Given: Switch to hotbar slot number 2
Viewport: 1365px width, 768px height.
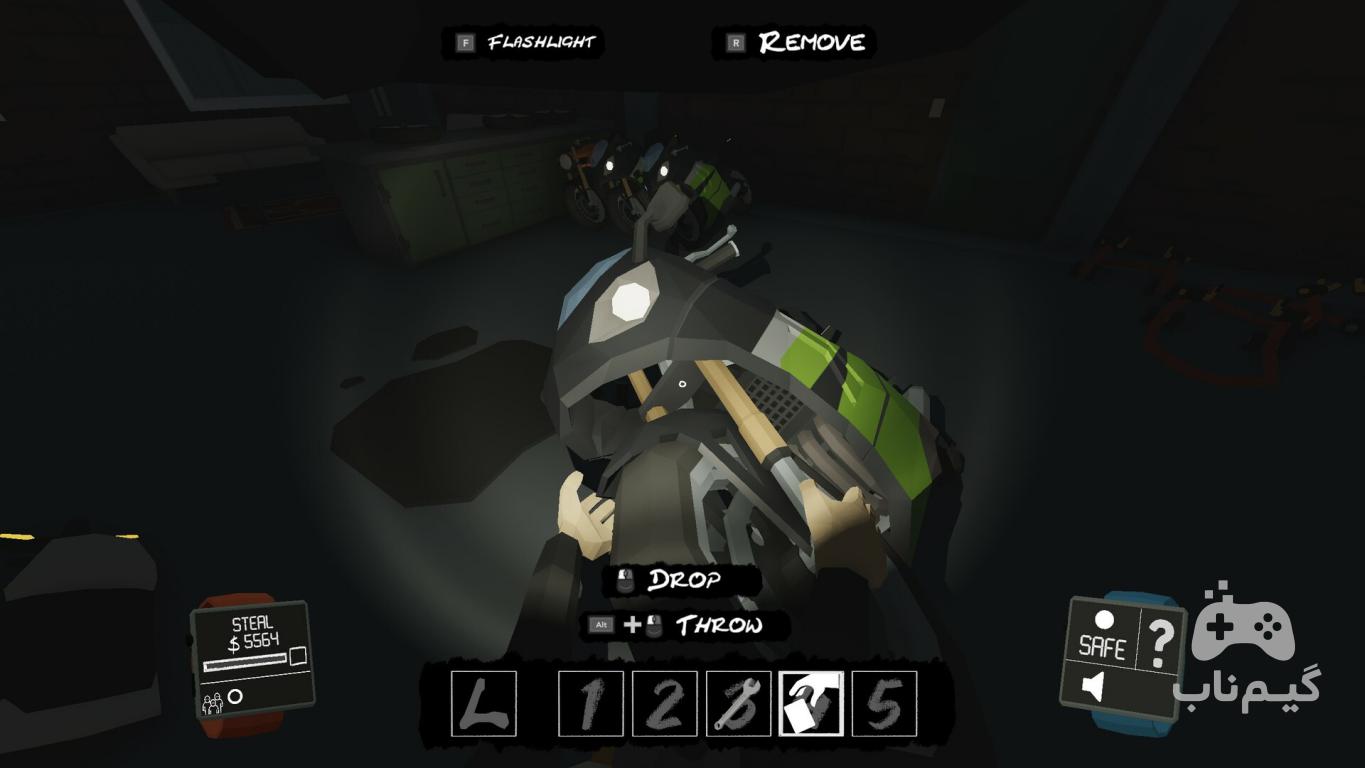Looking at the screenshot, I should (x=664, y=704).
